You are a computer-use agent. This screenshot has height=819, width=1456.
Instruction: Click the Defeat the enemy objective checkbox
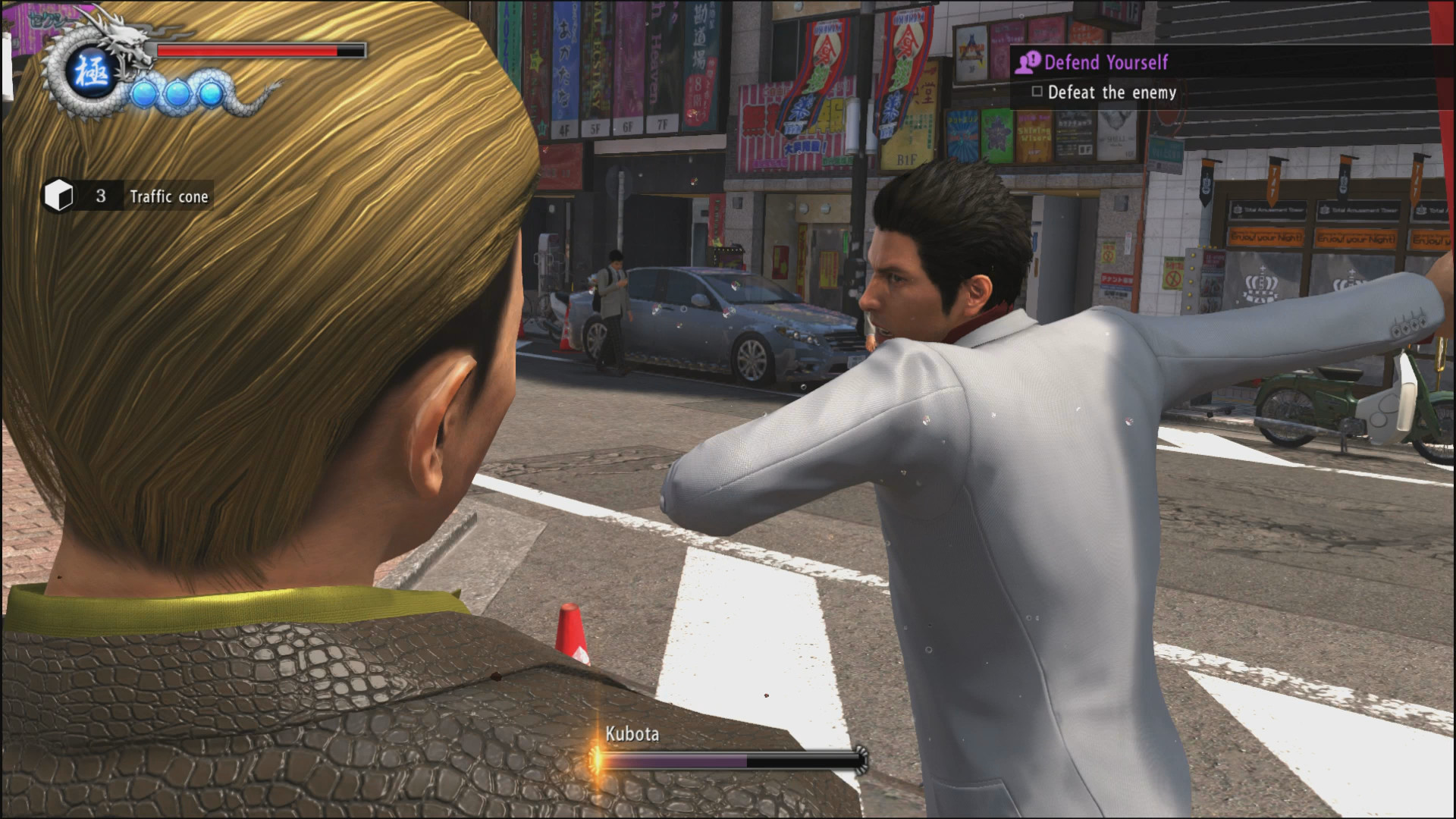click(x=1037, y=92)
